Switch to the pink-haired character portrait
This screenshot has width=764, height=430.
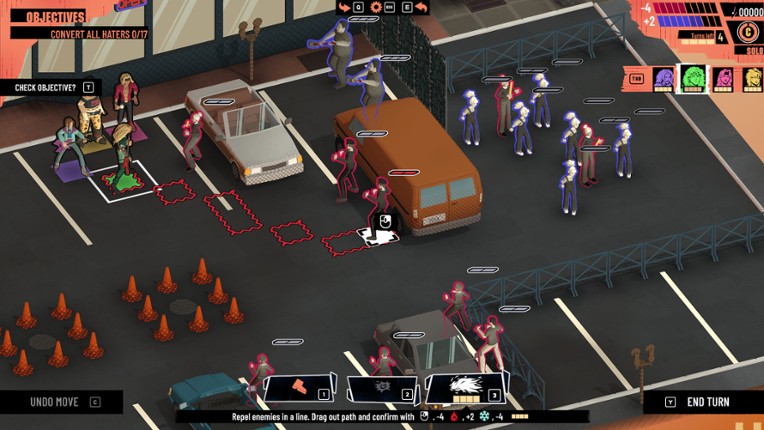point(723,79)
